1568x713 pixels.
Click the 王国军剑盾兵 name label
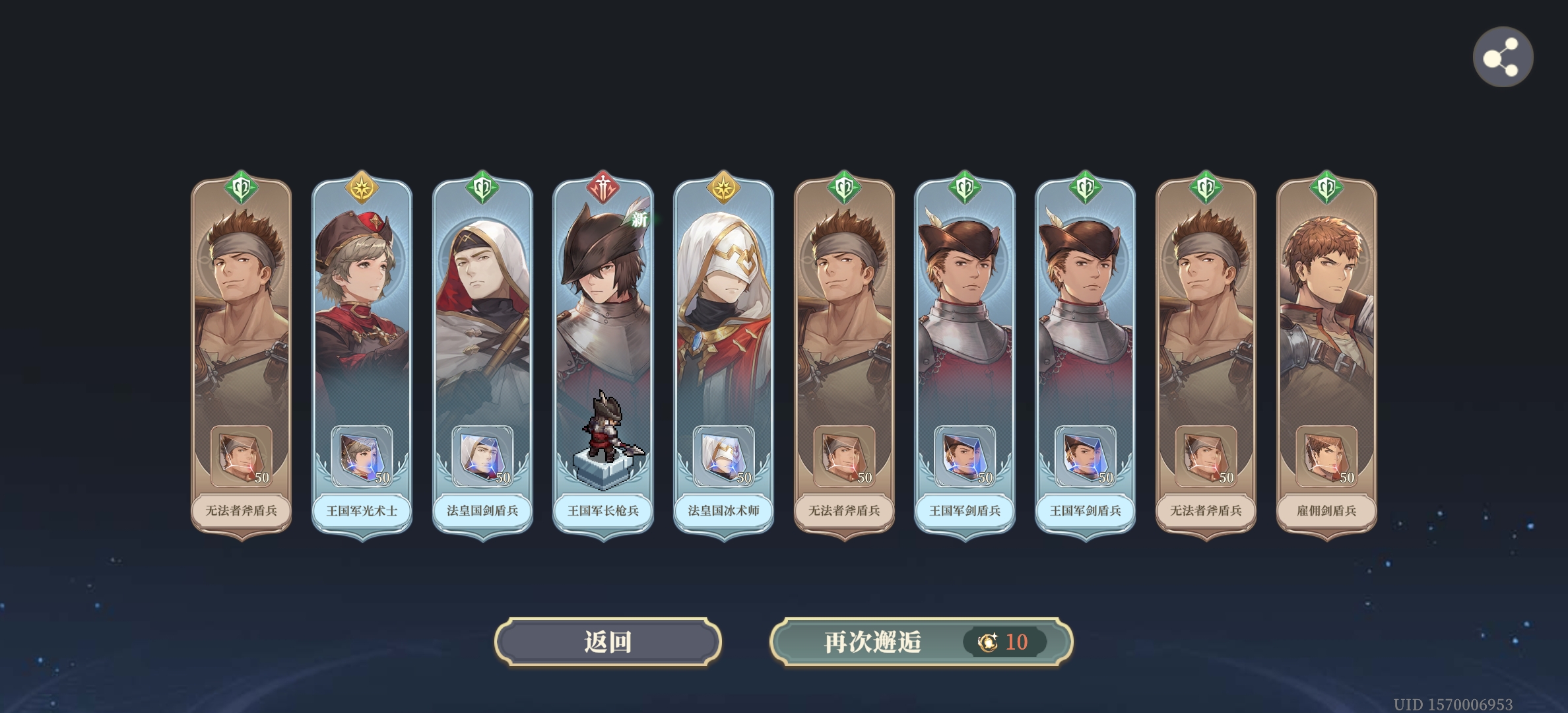click(965, 512)
